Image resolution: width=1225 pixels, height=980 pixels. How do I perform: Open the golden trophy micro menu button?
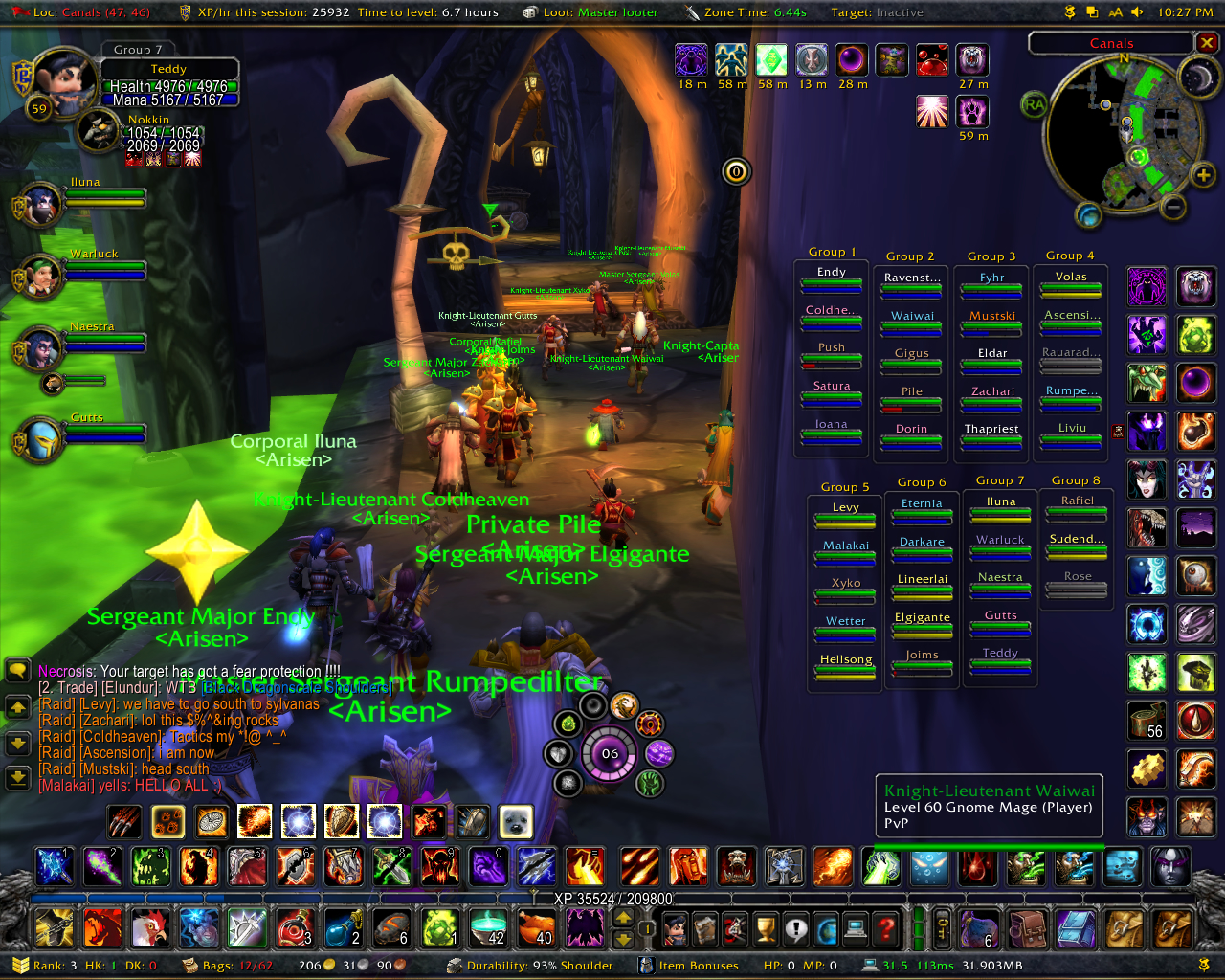766,927
